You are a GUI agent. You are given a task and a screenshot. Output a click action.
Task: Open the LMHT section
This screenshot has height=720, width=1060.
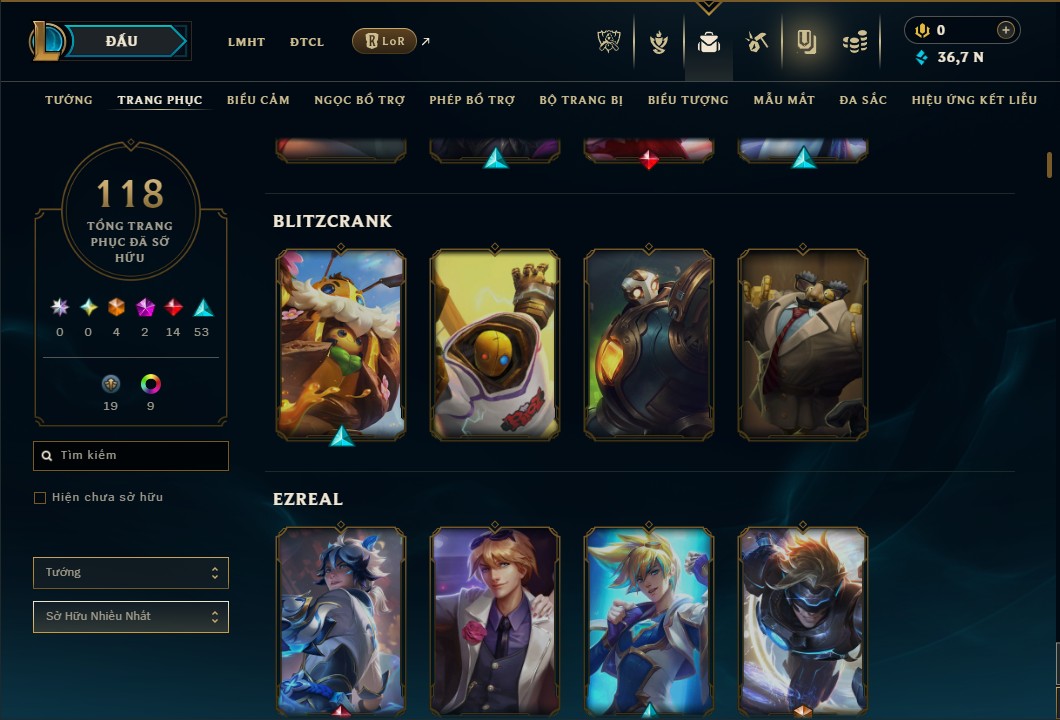246,42
